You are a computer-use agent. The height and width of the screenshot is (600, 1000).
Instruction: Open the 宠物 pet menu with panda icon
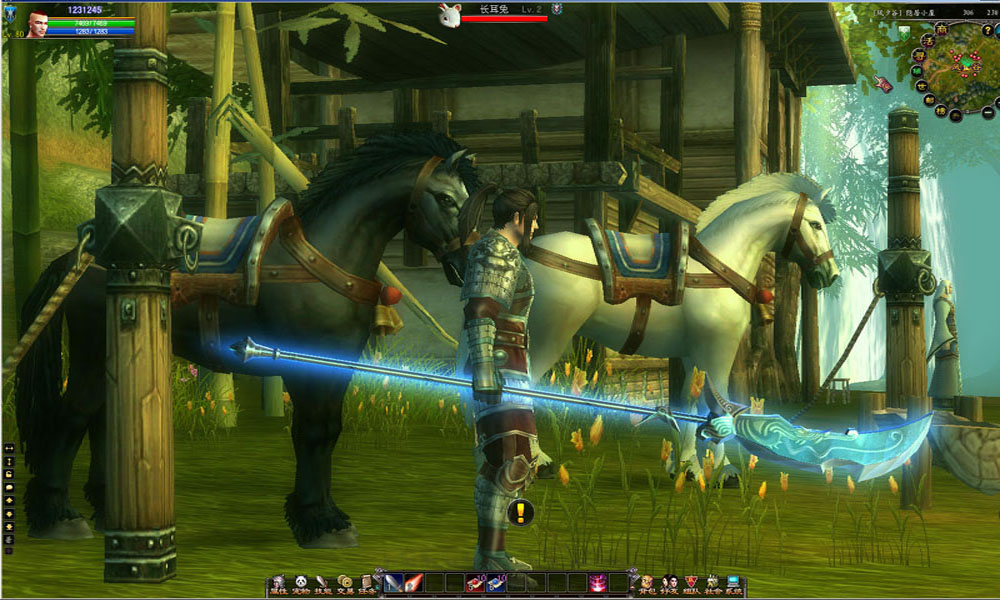pos(300,583)
